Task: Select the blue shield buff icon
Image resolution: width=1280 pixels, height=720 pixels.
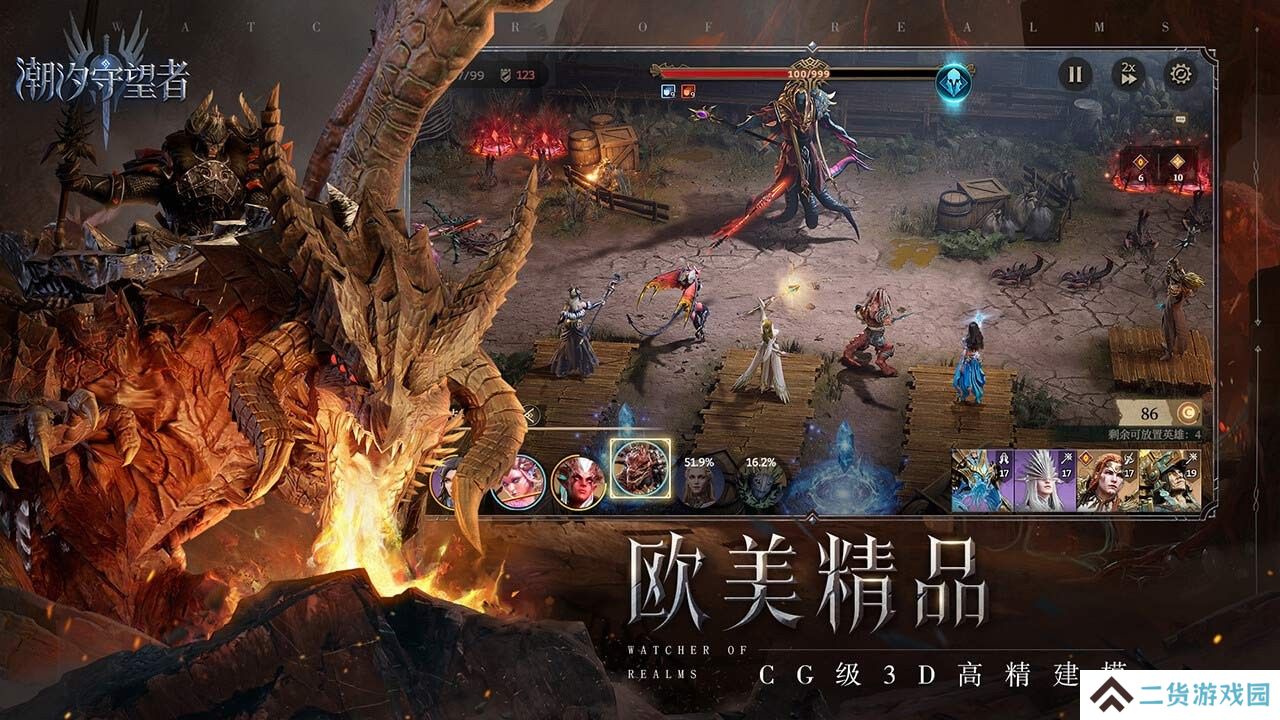Action: [666, 91]
